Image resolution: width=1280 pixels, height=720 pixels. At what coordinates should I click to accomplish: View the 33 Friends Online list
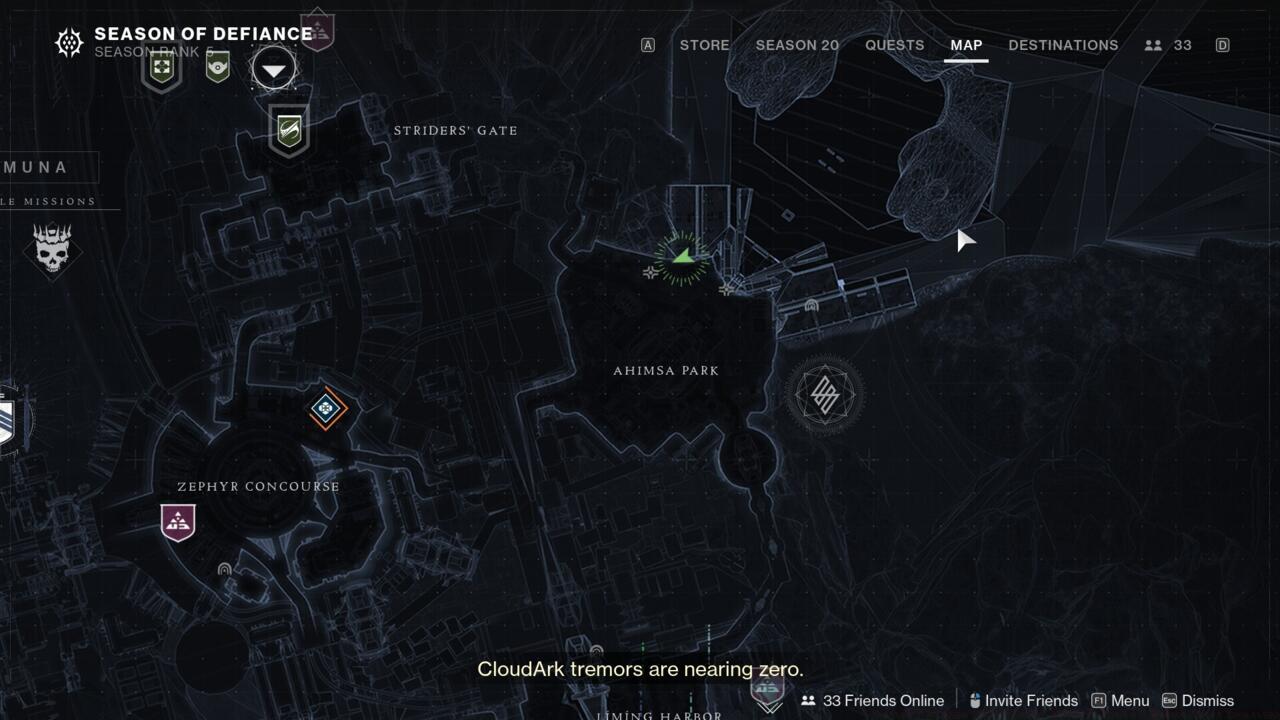(872, 701)
